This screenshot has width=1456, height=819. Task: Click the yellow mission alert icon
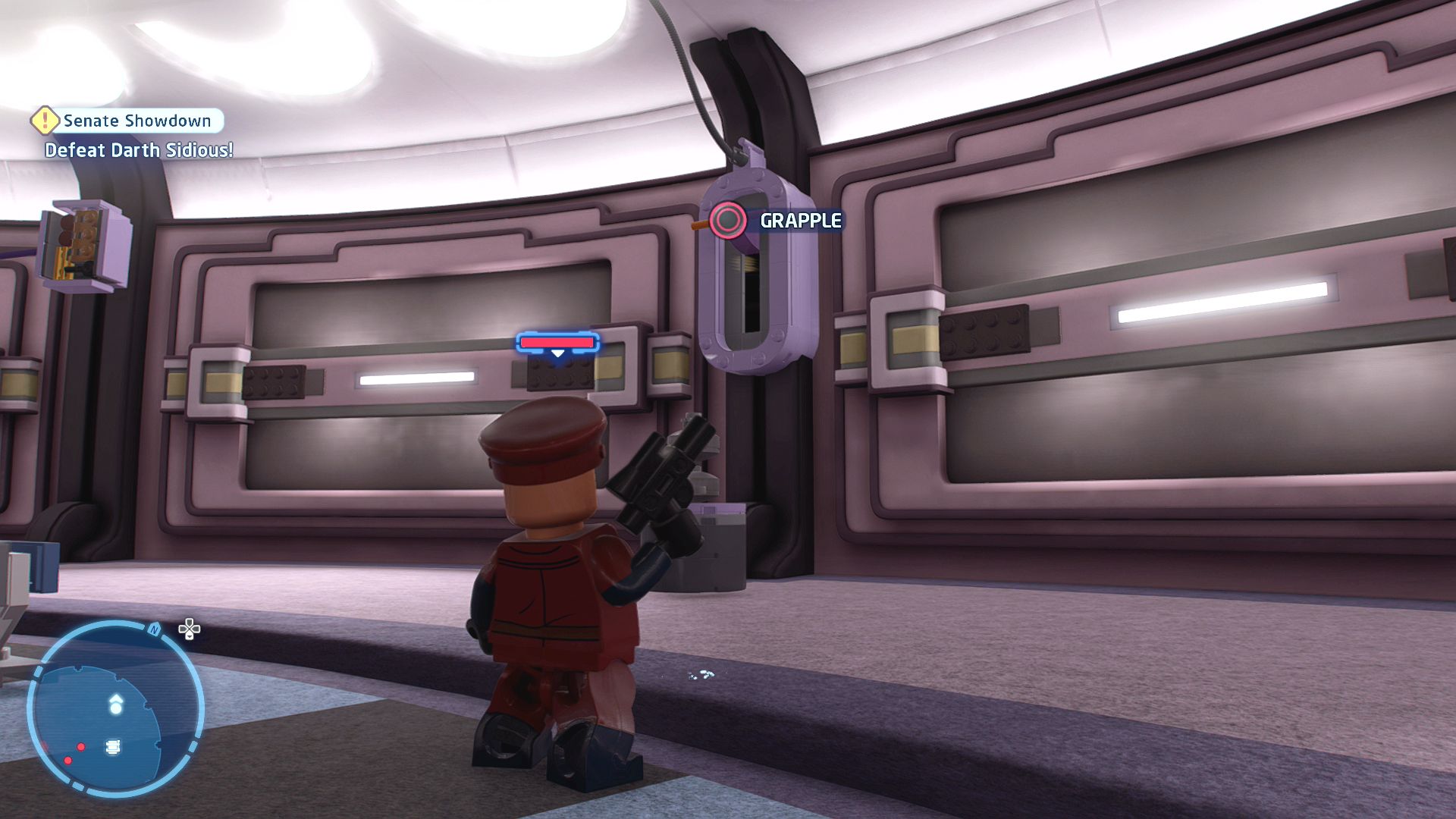click(45, 120)
